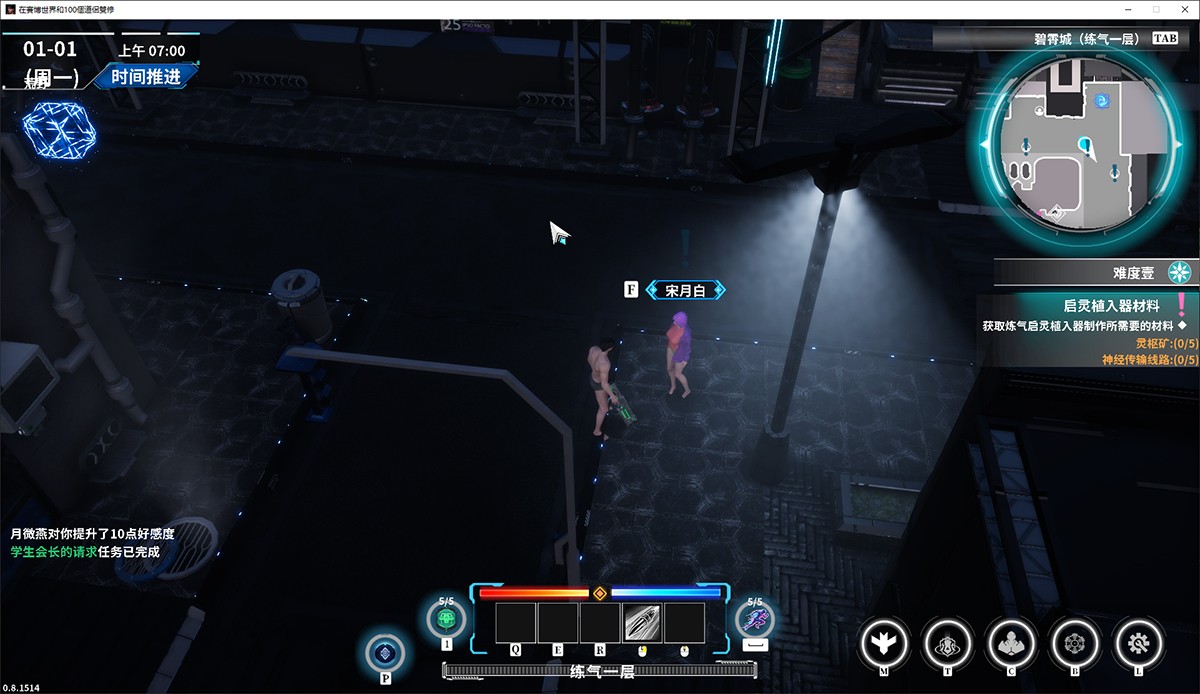The image size is (1200, 694).
Task: Activate the blue running dash skill icon
Action: (755, 620)
